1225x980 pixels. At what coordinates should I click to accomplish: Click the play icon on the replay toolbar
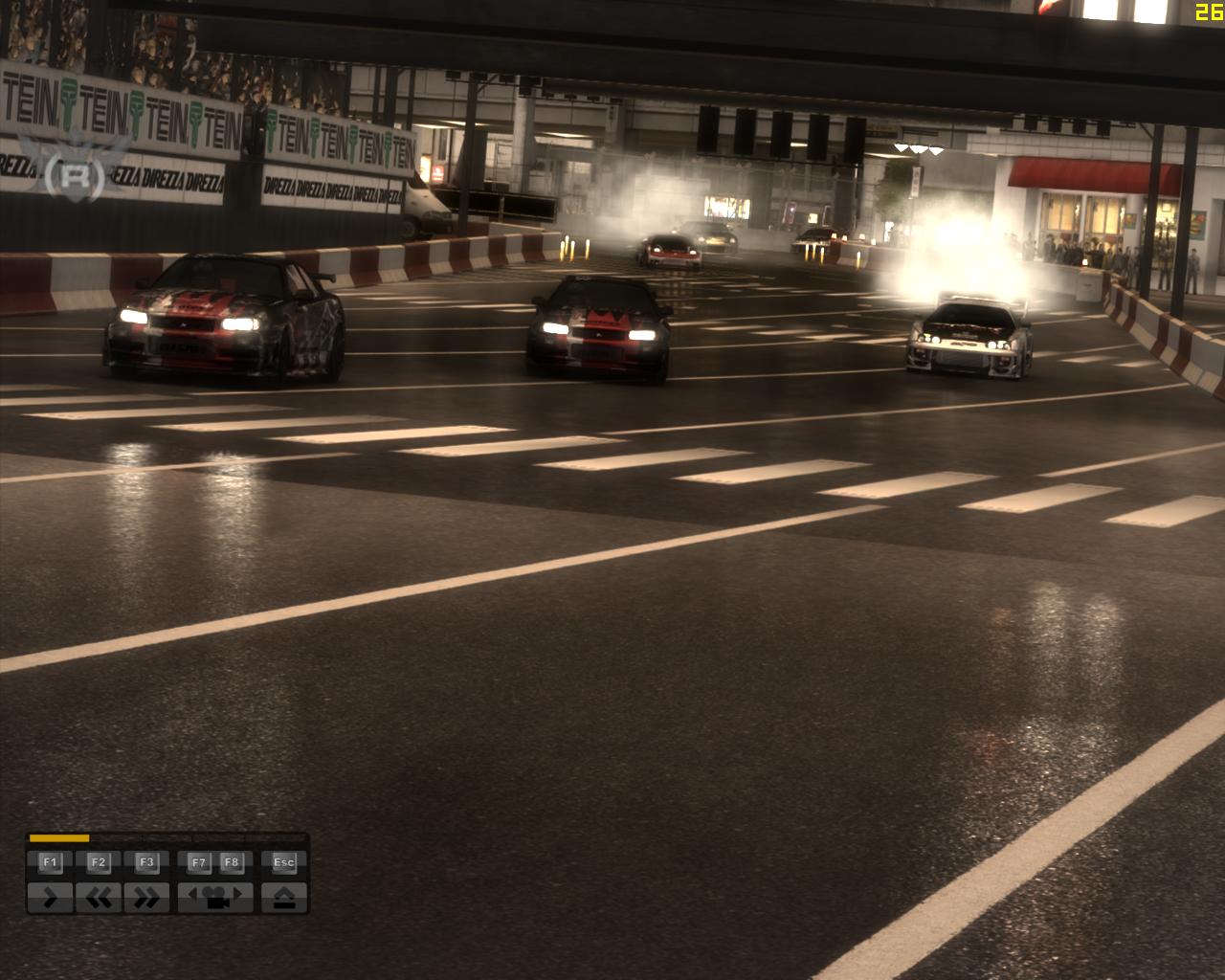(x=50, y=897)
